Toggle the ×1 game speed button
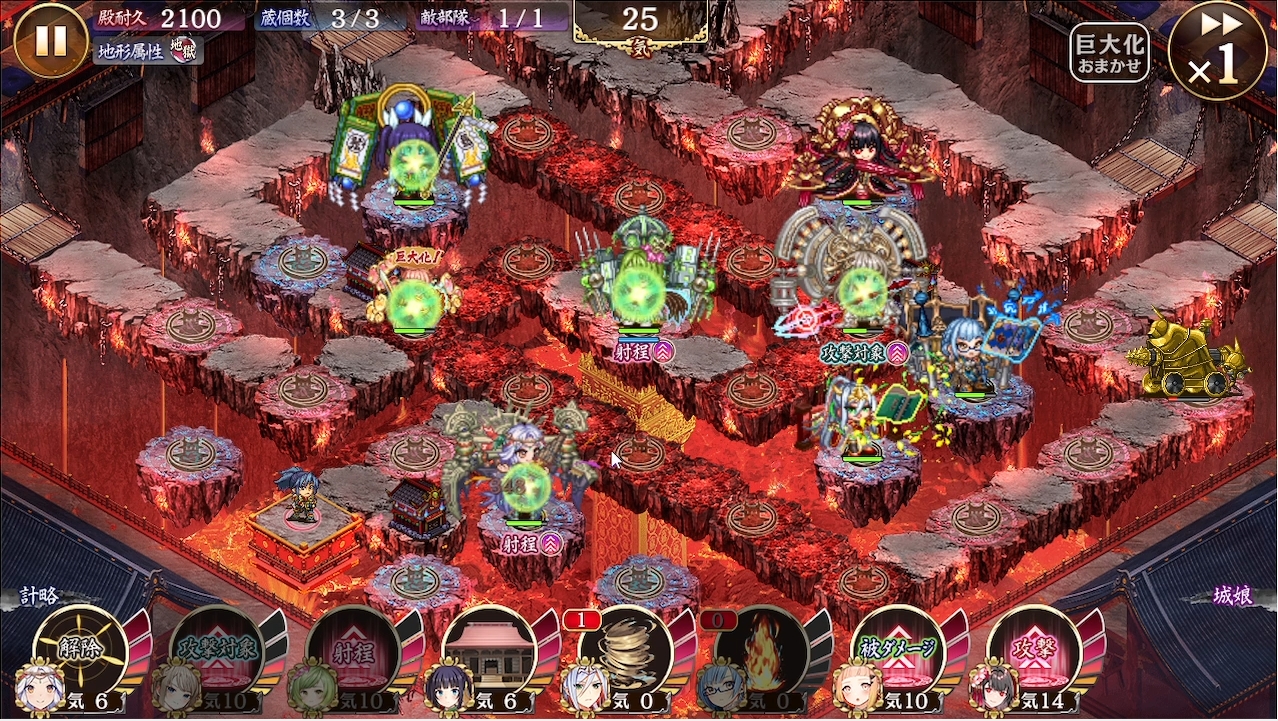 (1217, 51)
